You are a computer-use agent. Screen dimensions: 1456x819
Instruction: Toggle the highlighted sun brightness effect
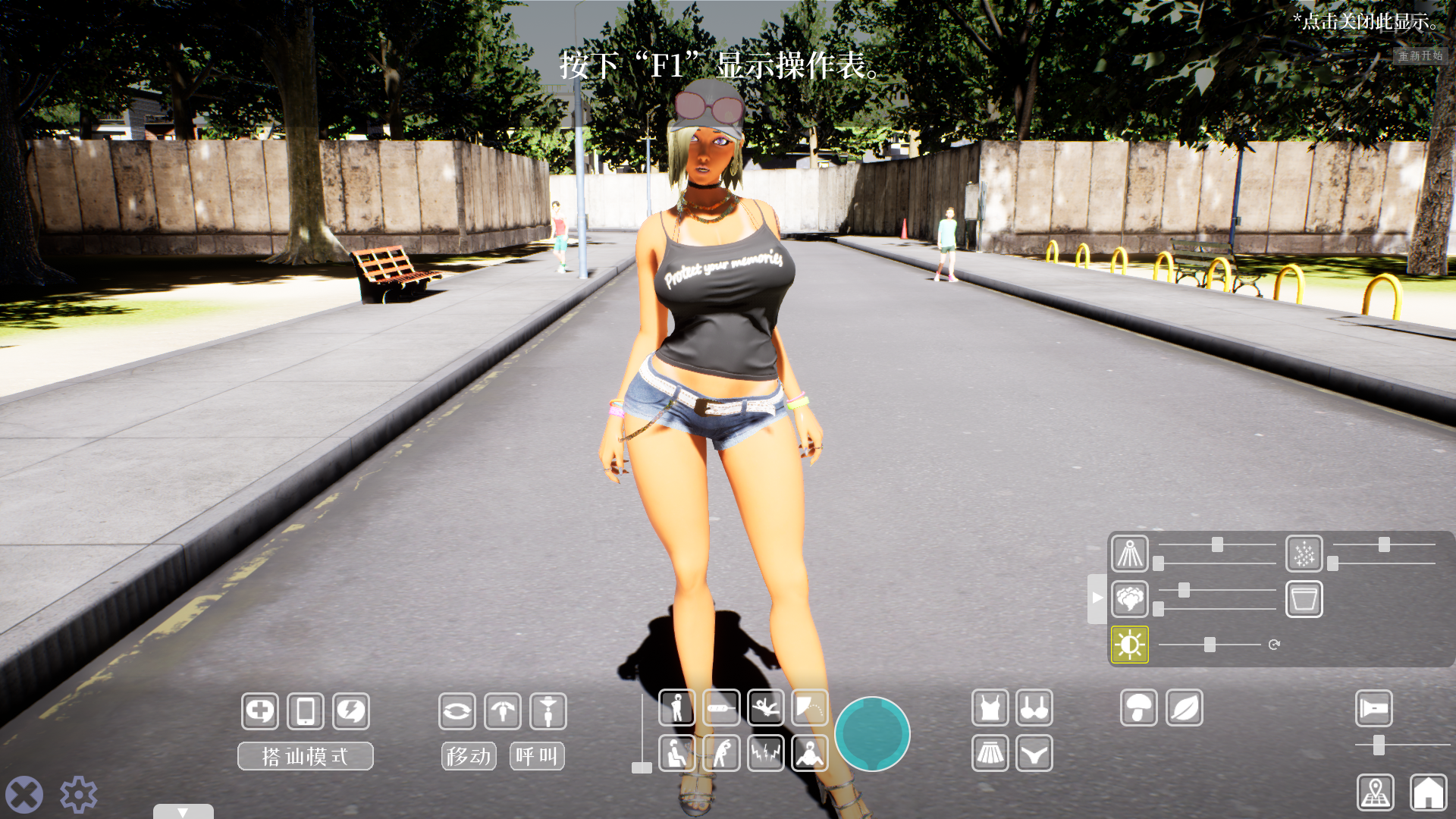coord(1129,644)
